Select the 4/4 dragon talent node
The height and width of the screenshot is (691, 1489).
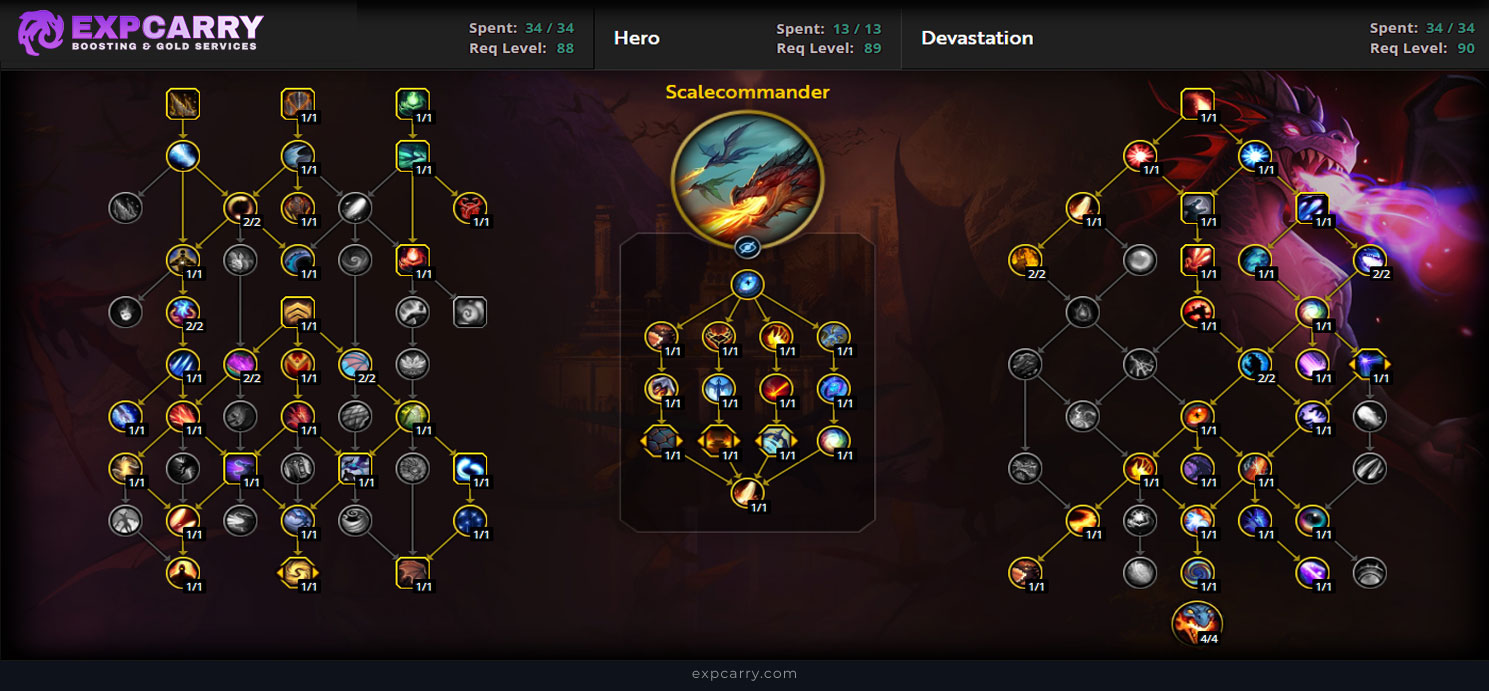1196,620
